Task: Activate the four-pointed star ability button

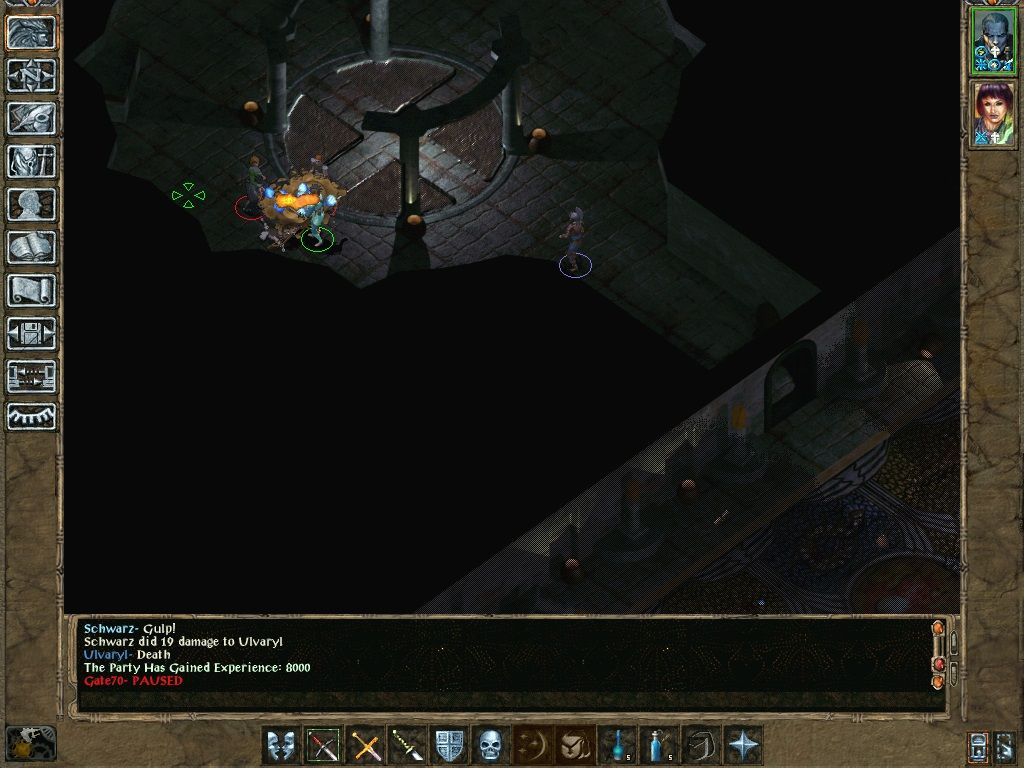Action: coord(744,745)
